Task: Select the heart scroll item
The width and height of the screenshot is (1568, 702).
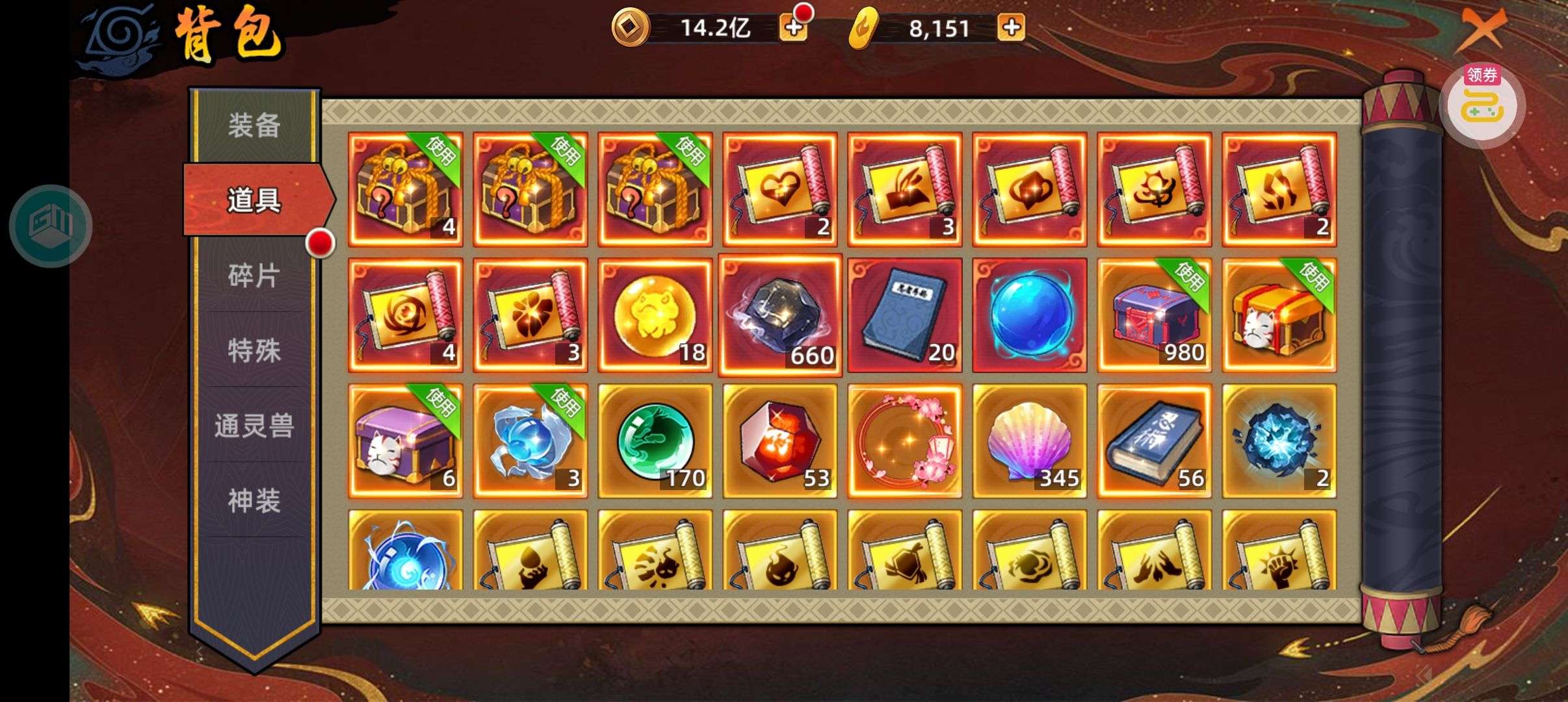Action: (780, 190)
